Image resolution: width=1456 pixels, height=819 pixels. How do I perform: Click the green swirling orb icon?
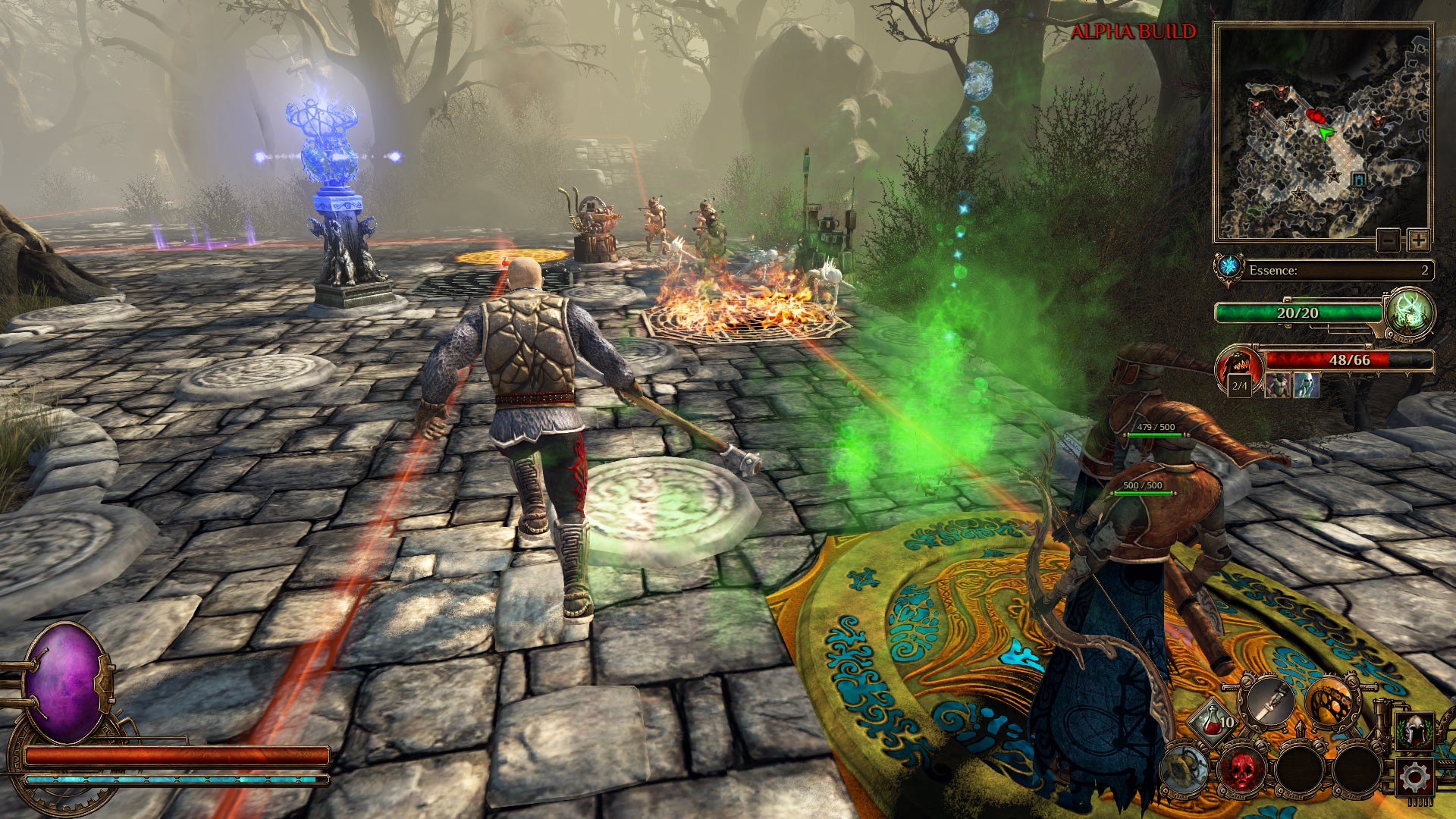1409,313
